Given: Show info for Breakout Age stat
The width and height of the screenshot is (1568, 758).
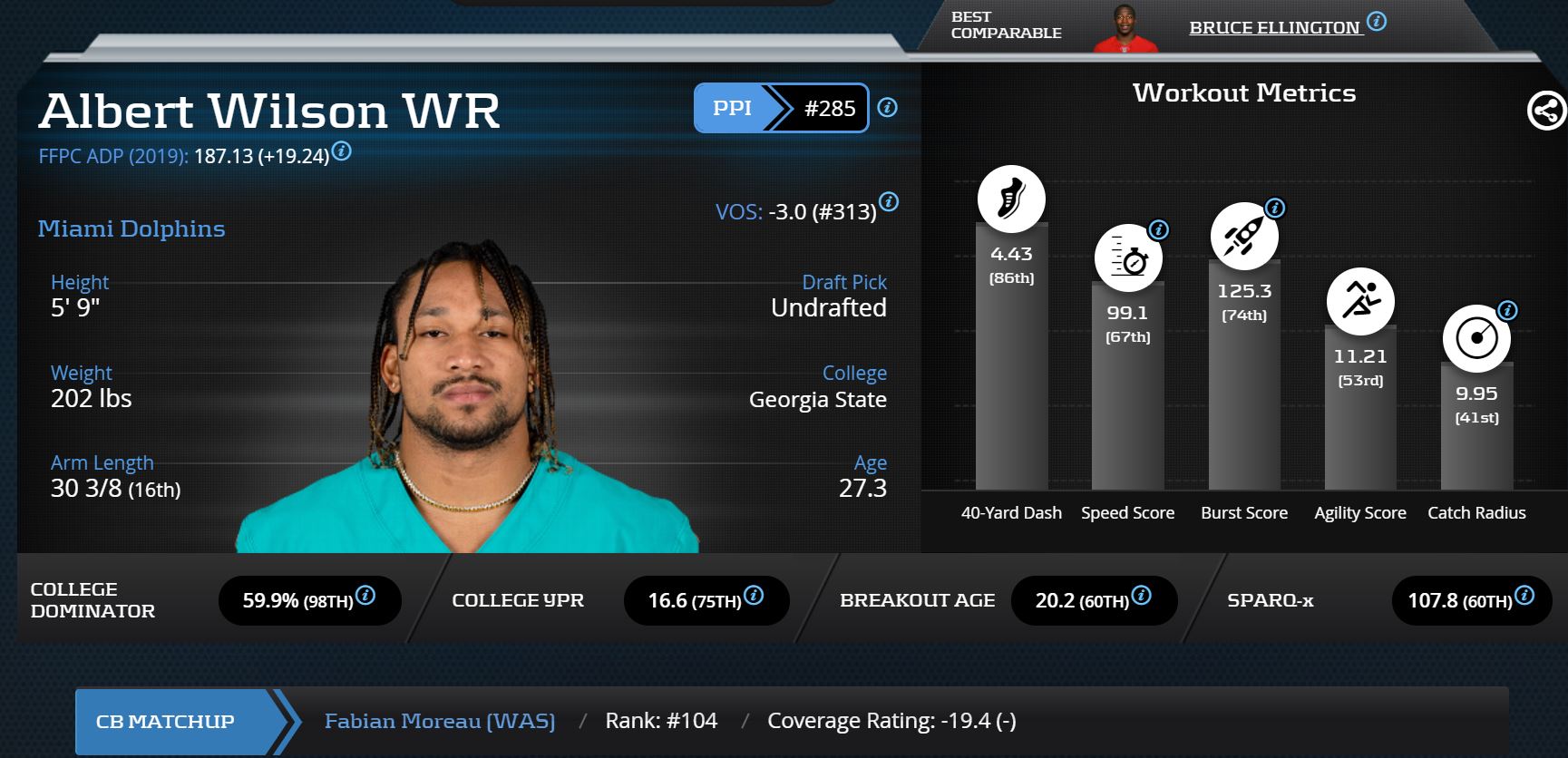Looking at the screenshot, I should click(x=1142, y=596).
